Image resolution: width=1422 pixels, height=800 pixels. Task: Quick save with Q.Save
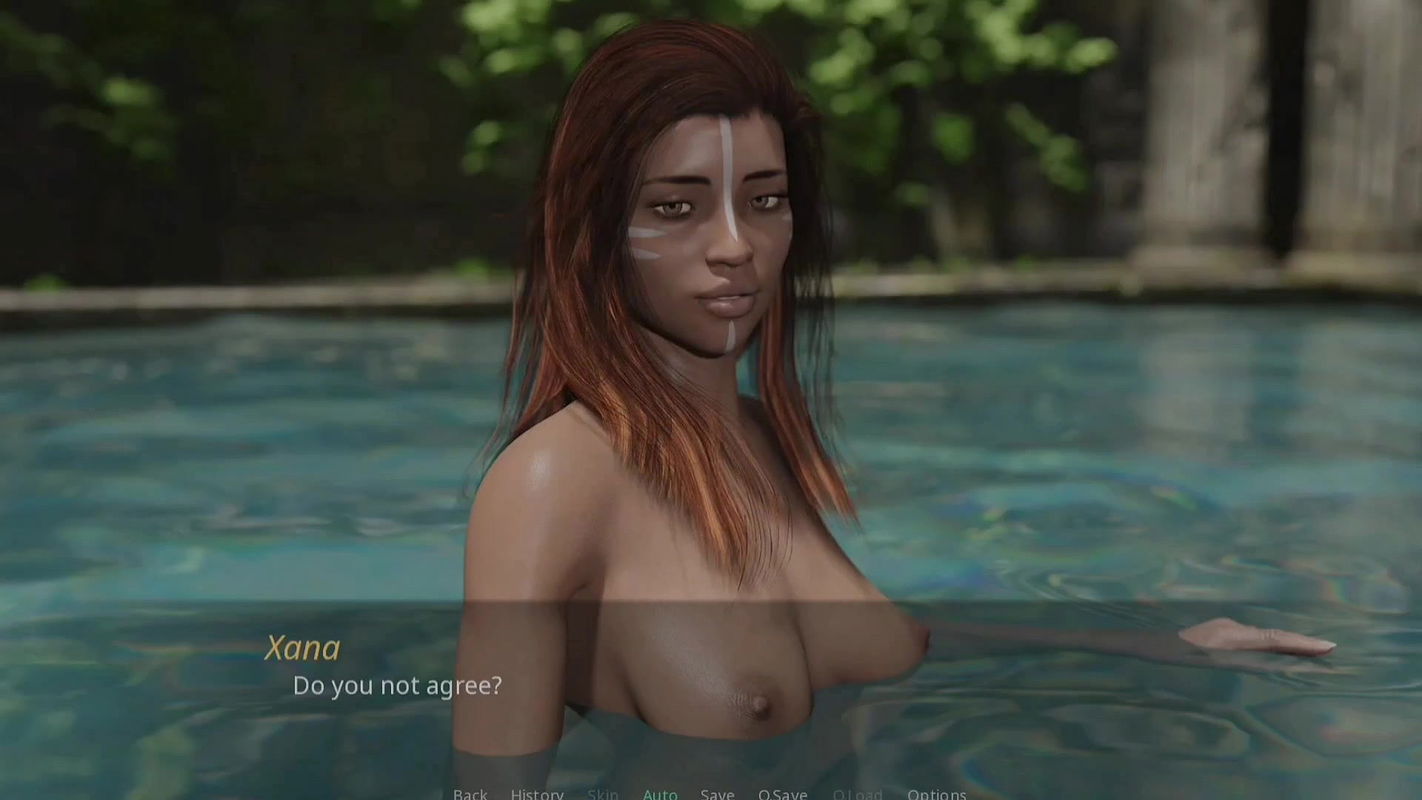point(782,794)
